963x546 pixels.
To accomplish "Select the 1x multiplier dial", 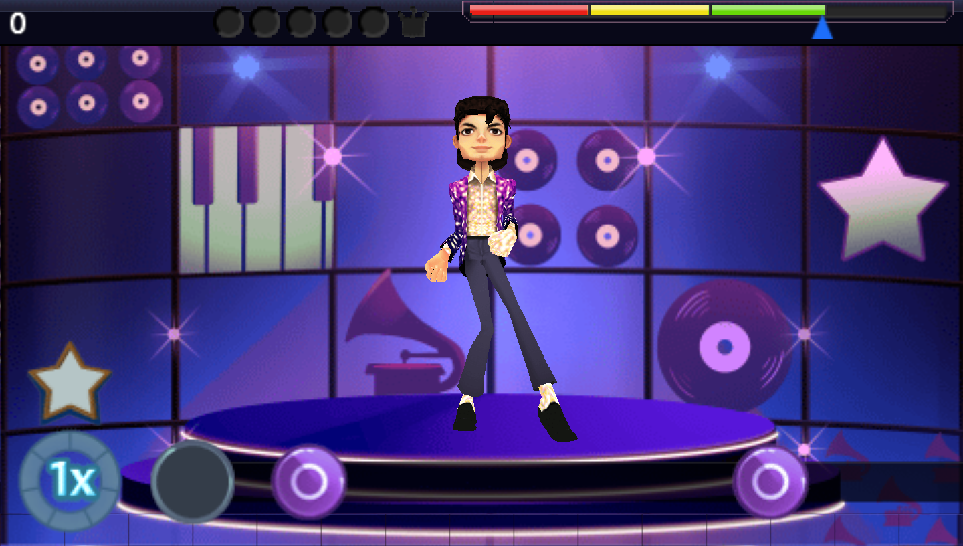I will pyautogui.click(x=70, y=482).
